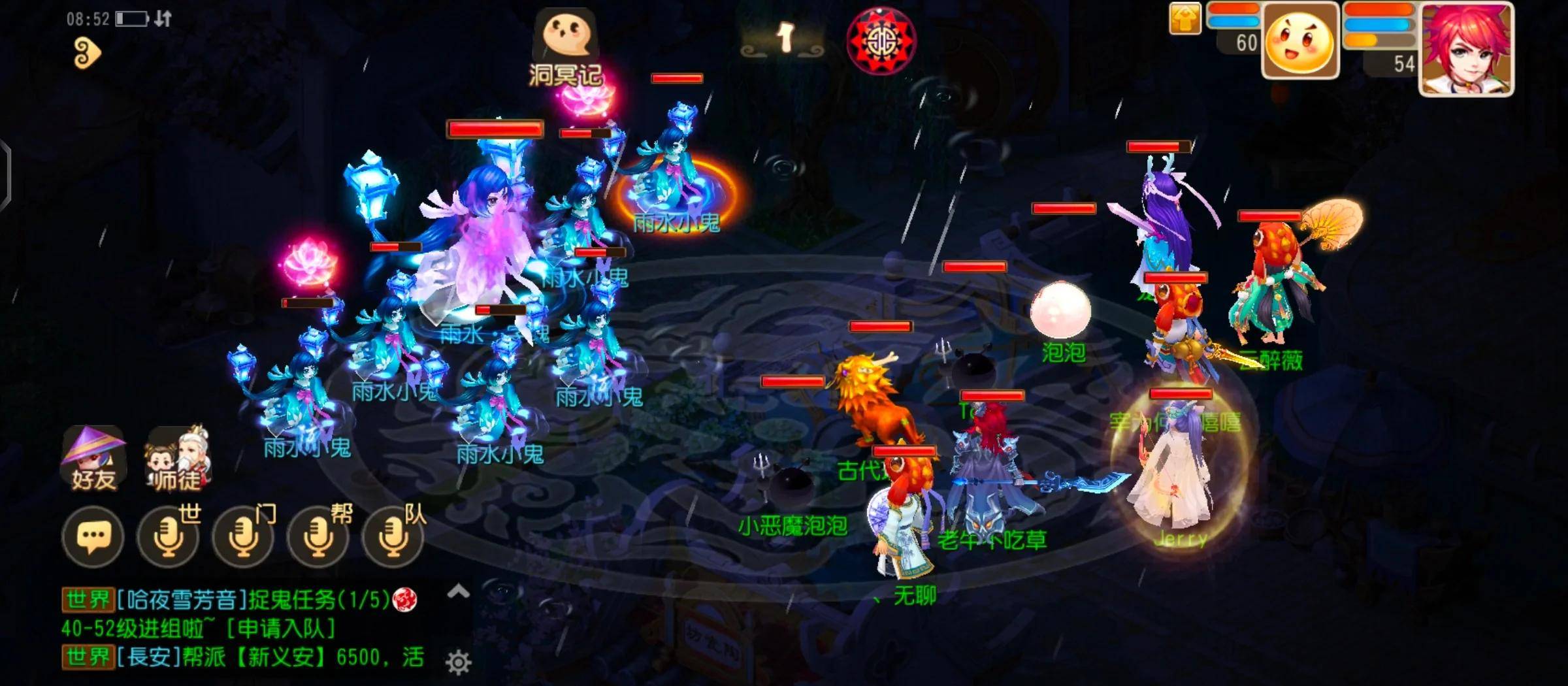The image size is (1568, 686).
Task: Select the yellow smiley pet portrait
Action: [x=1300, y=42]
